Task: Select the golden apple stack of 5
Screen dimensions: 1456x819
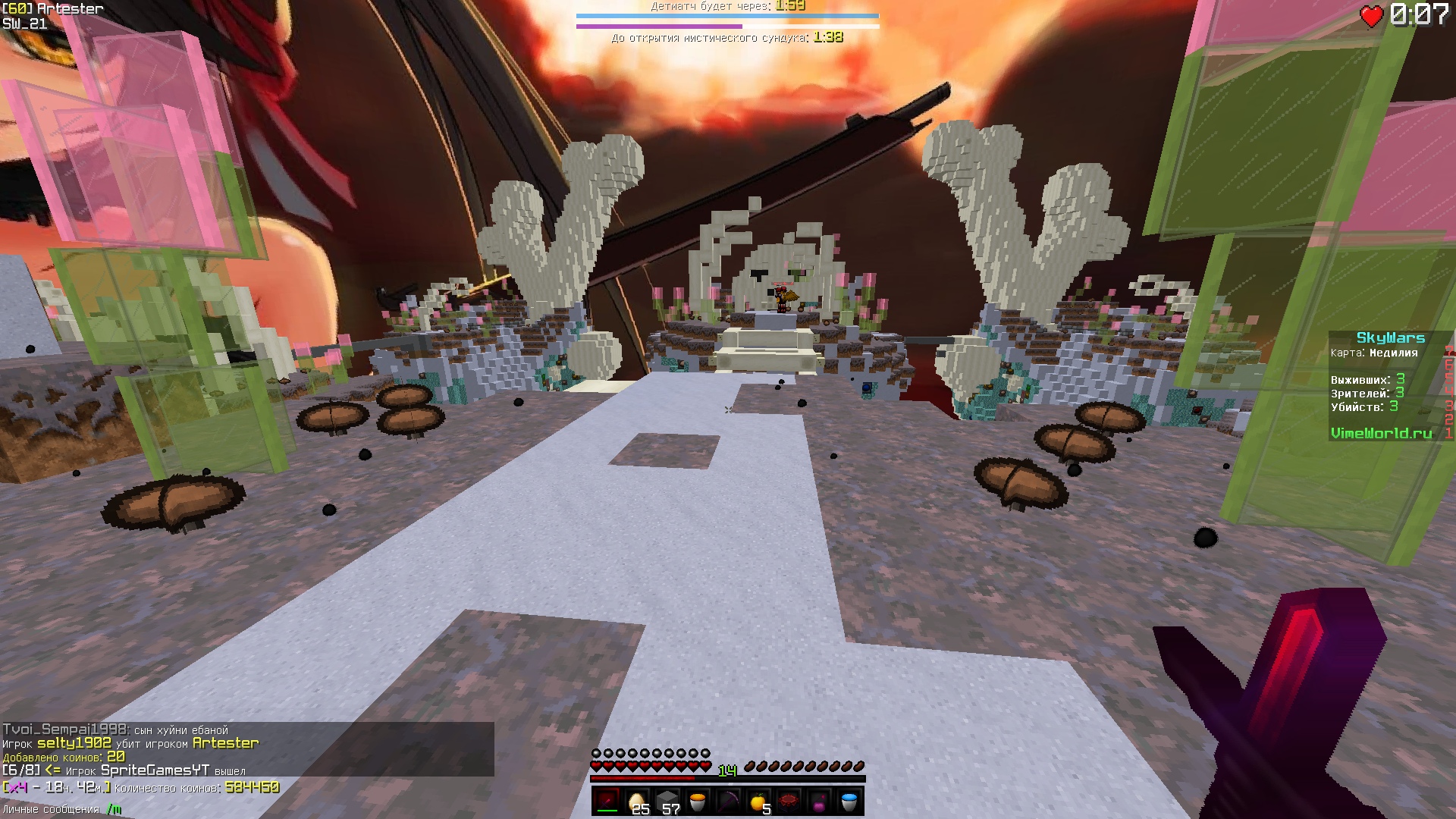Action: [758, 802]
